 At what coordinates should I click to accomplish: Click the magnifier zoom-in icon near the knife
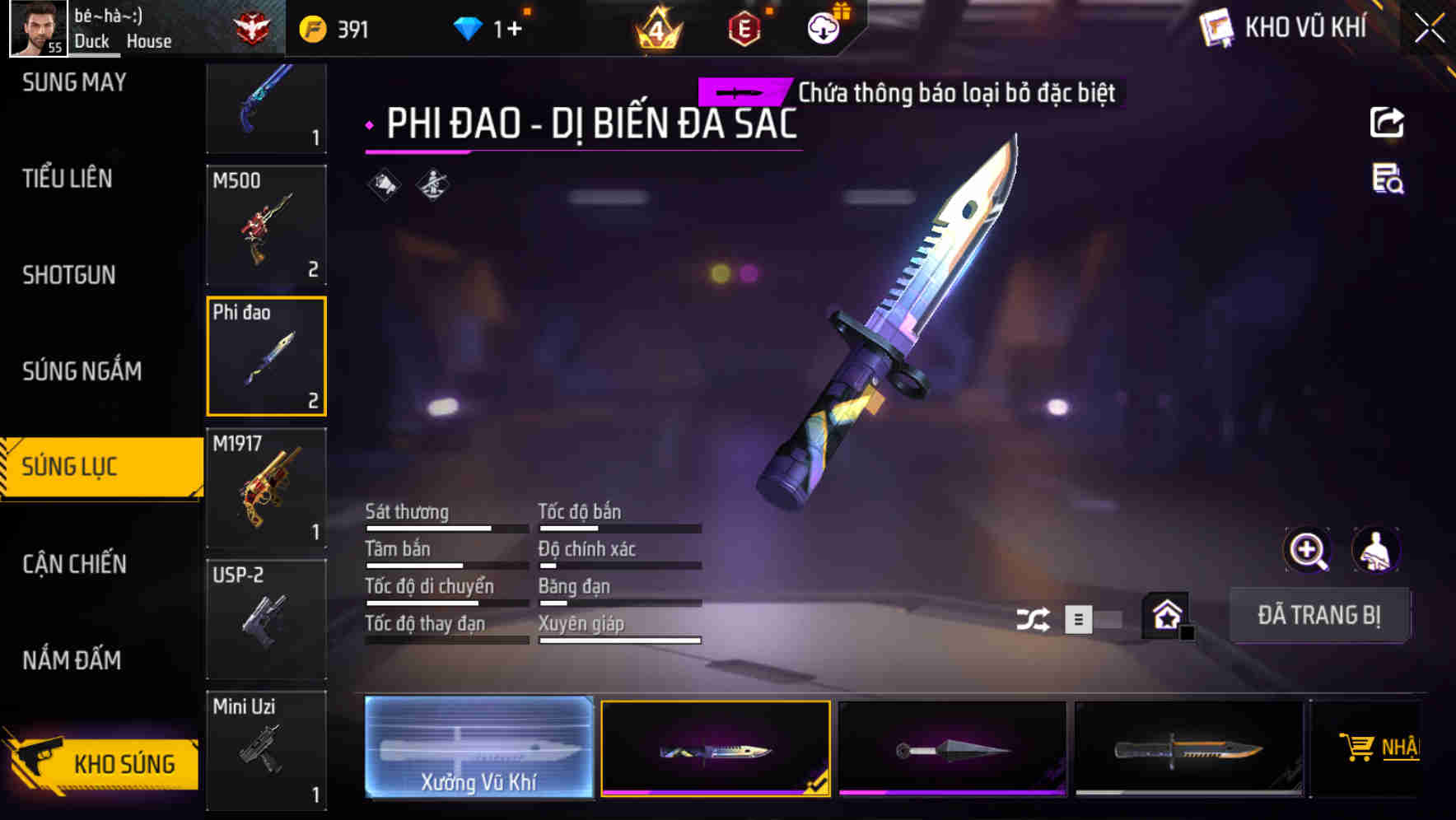[1309, 550]
